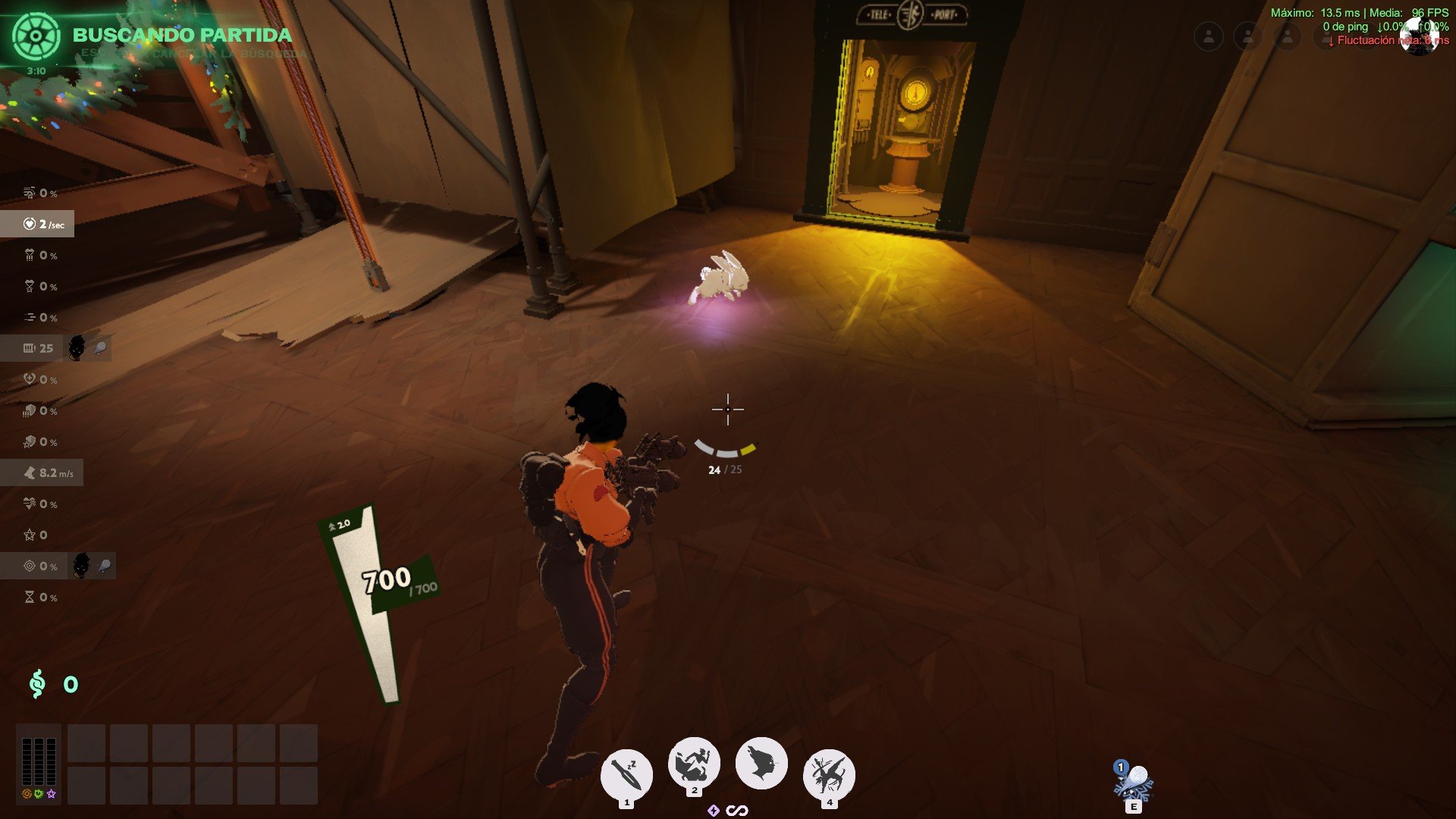
Task: Open the player profile avatar
Action: coord(1420,36)
